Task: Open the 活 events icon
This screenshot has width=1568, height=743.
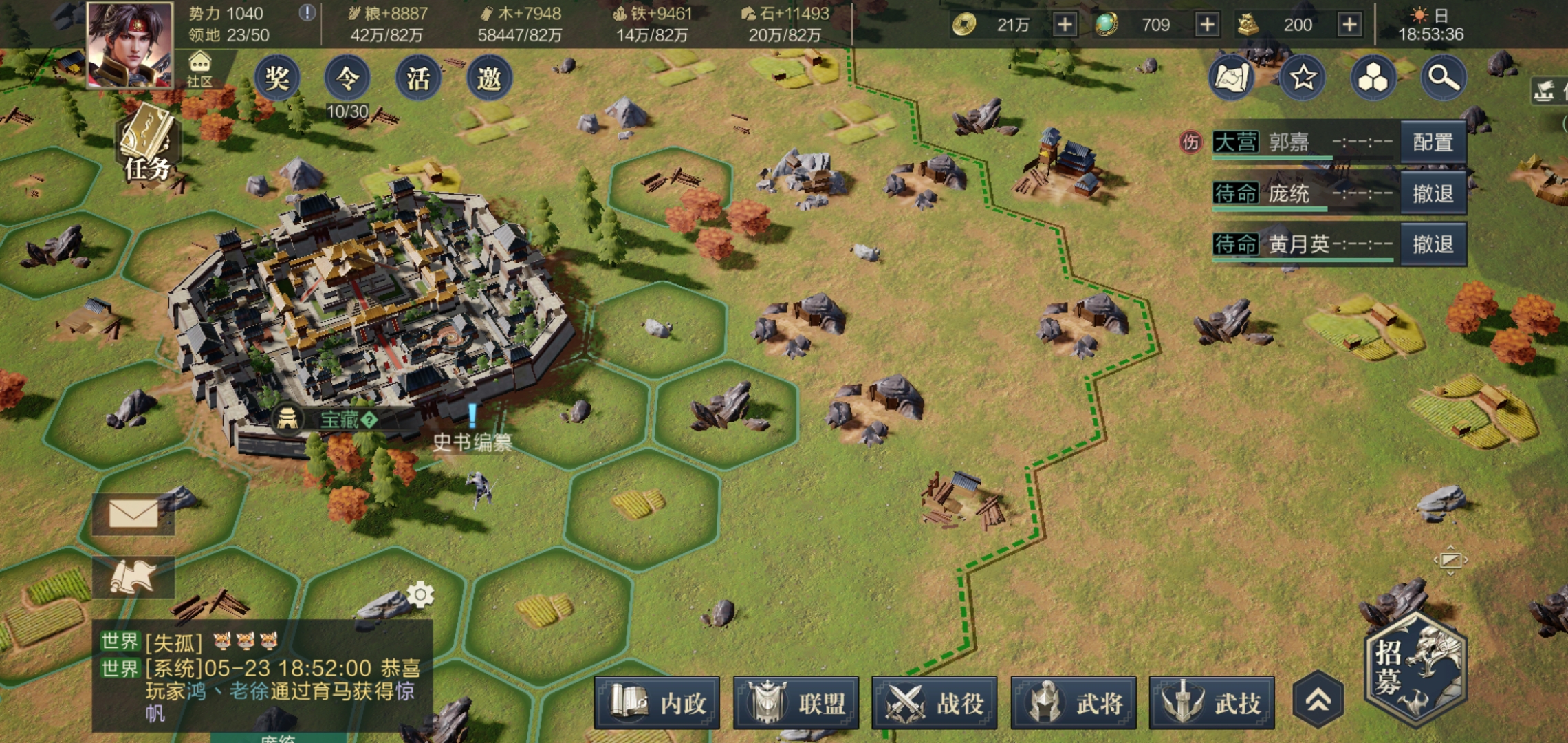Action: click(x=418, y=78)
